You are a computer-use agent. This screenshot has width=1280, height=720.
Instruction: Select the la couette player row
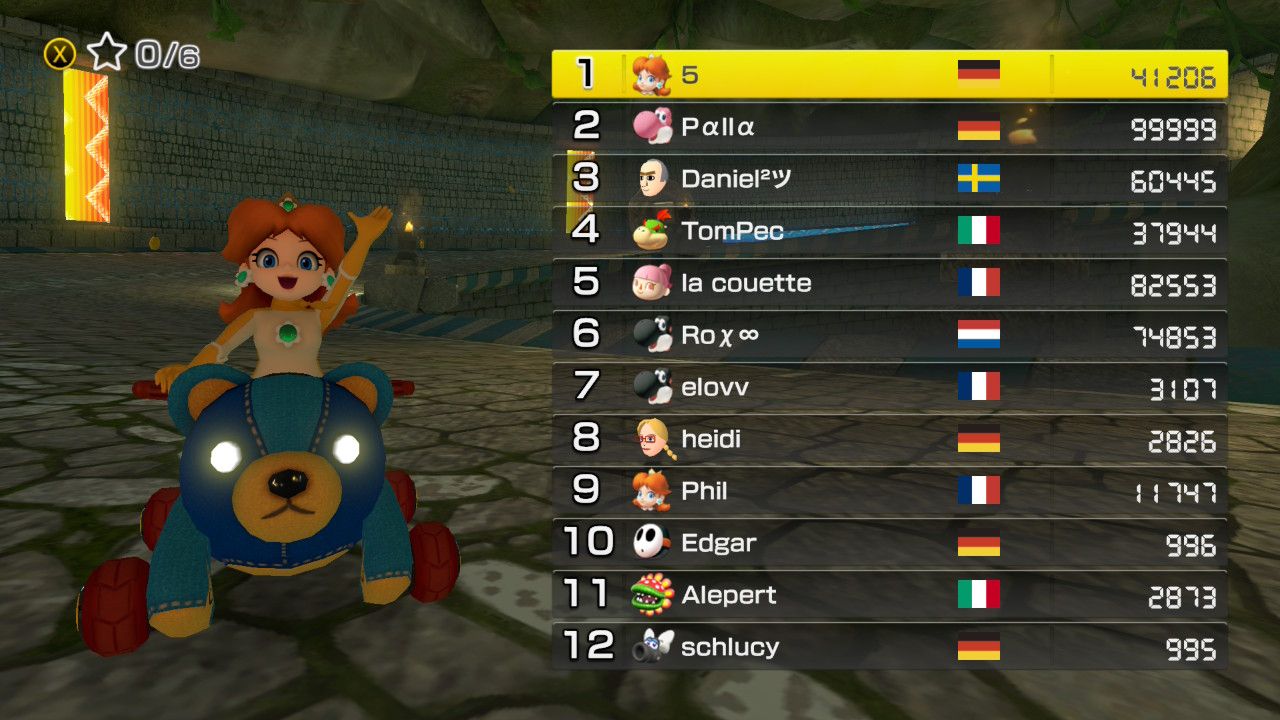(889, 283)
